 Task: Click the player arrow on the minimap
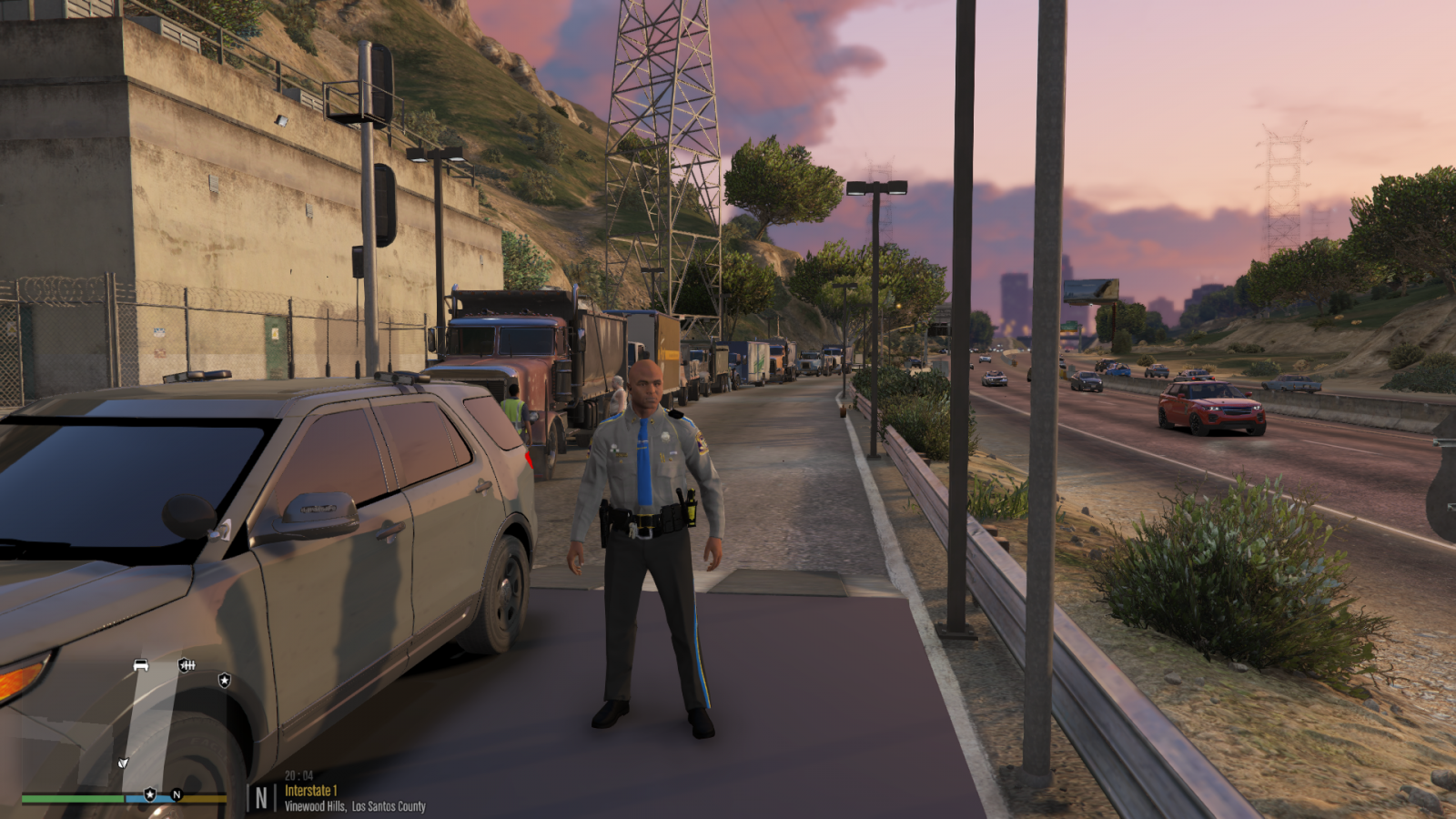pyautogui.click(x=123, y=763)
